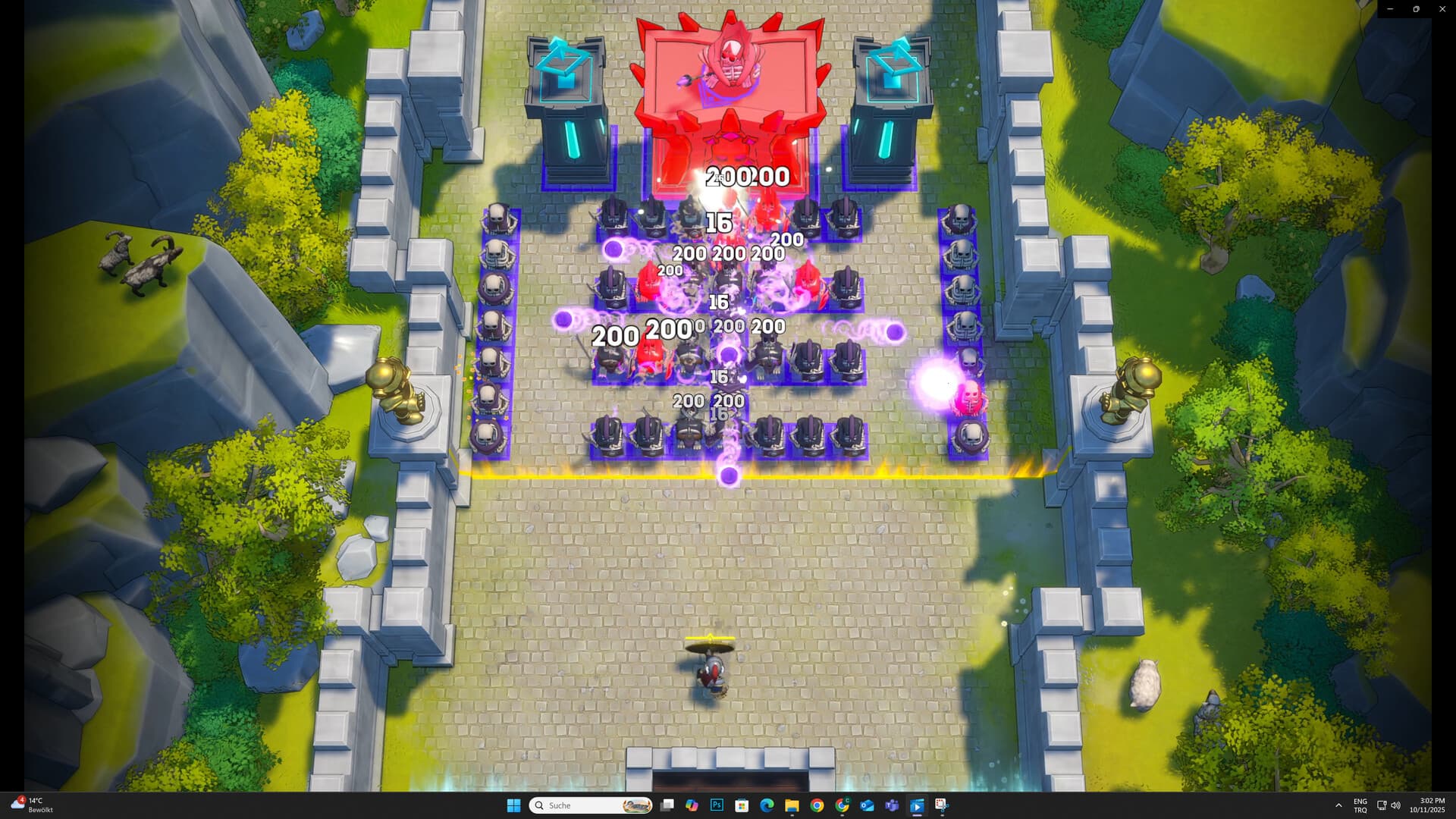Click the volume icon in the system tray
This screenshot has width=1456, height=819.
(1395, 805)
